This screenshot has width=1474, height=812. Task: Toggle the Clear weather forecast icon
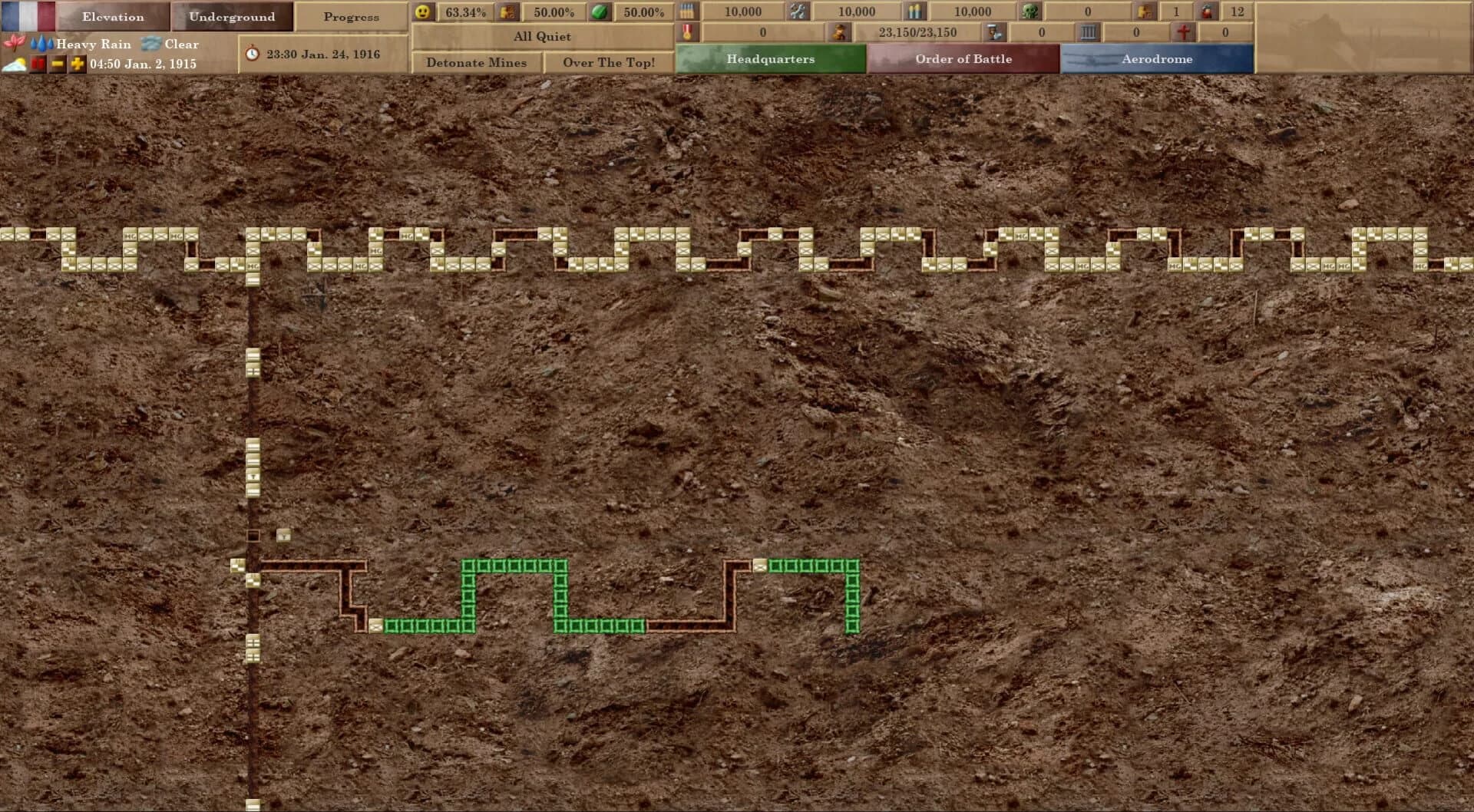pyautogui.click(x=152, y=45)
